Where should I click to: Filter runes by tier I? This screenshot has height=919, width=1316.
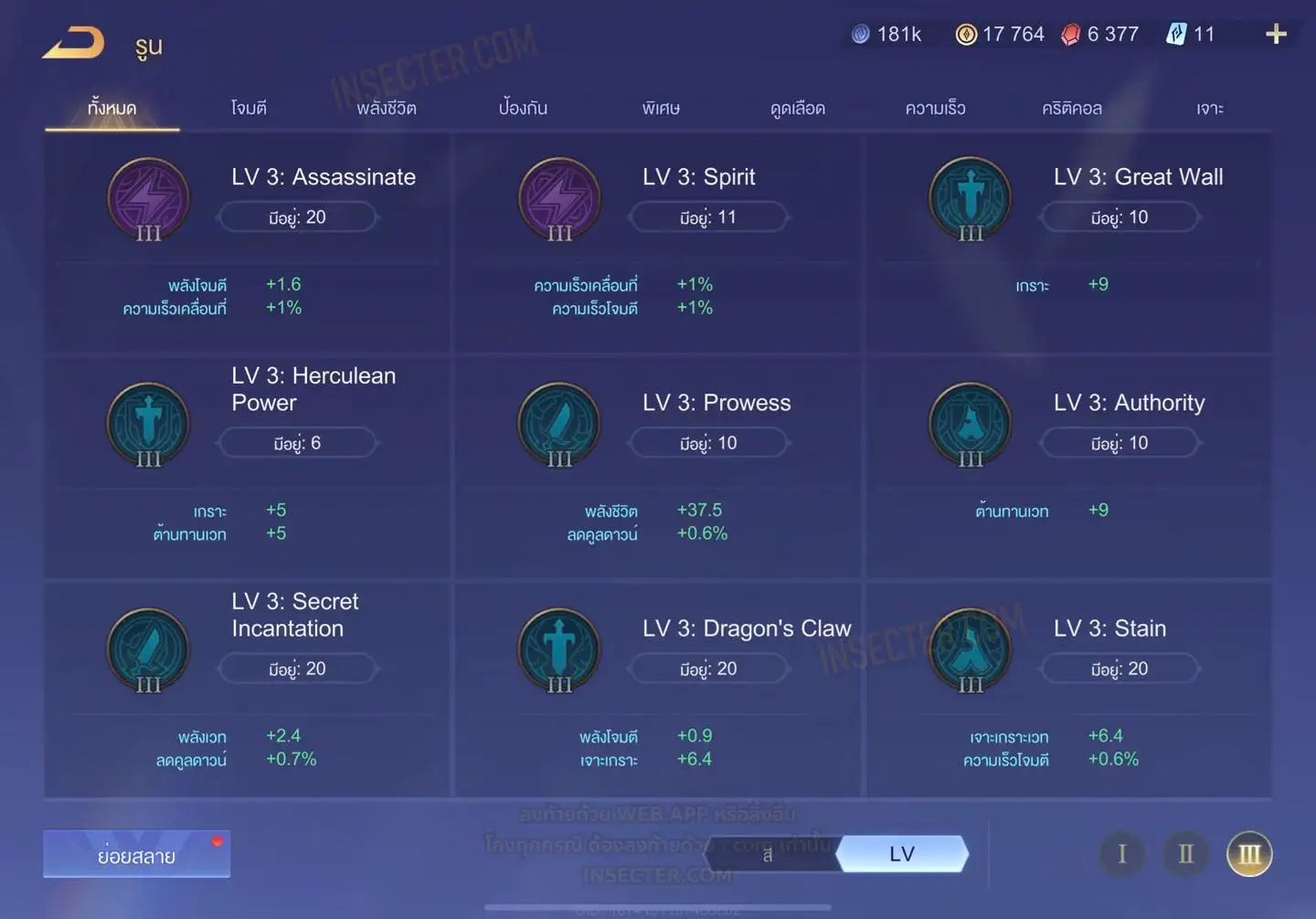click(x=1122, y=854)
